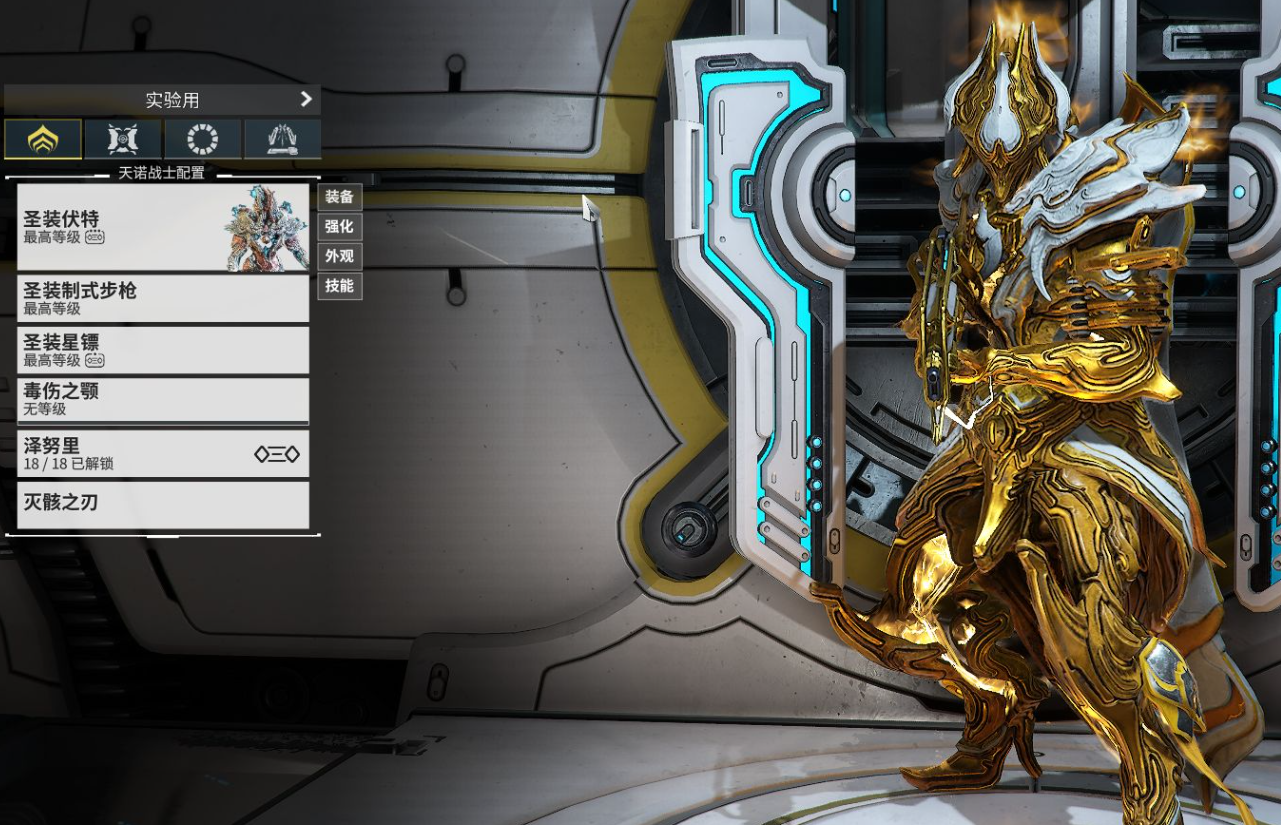Select the 灭骸之刃 weapon slot
1281x825 pixels.
click(x=163, y=504)
